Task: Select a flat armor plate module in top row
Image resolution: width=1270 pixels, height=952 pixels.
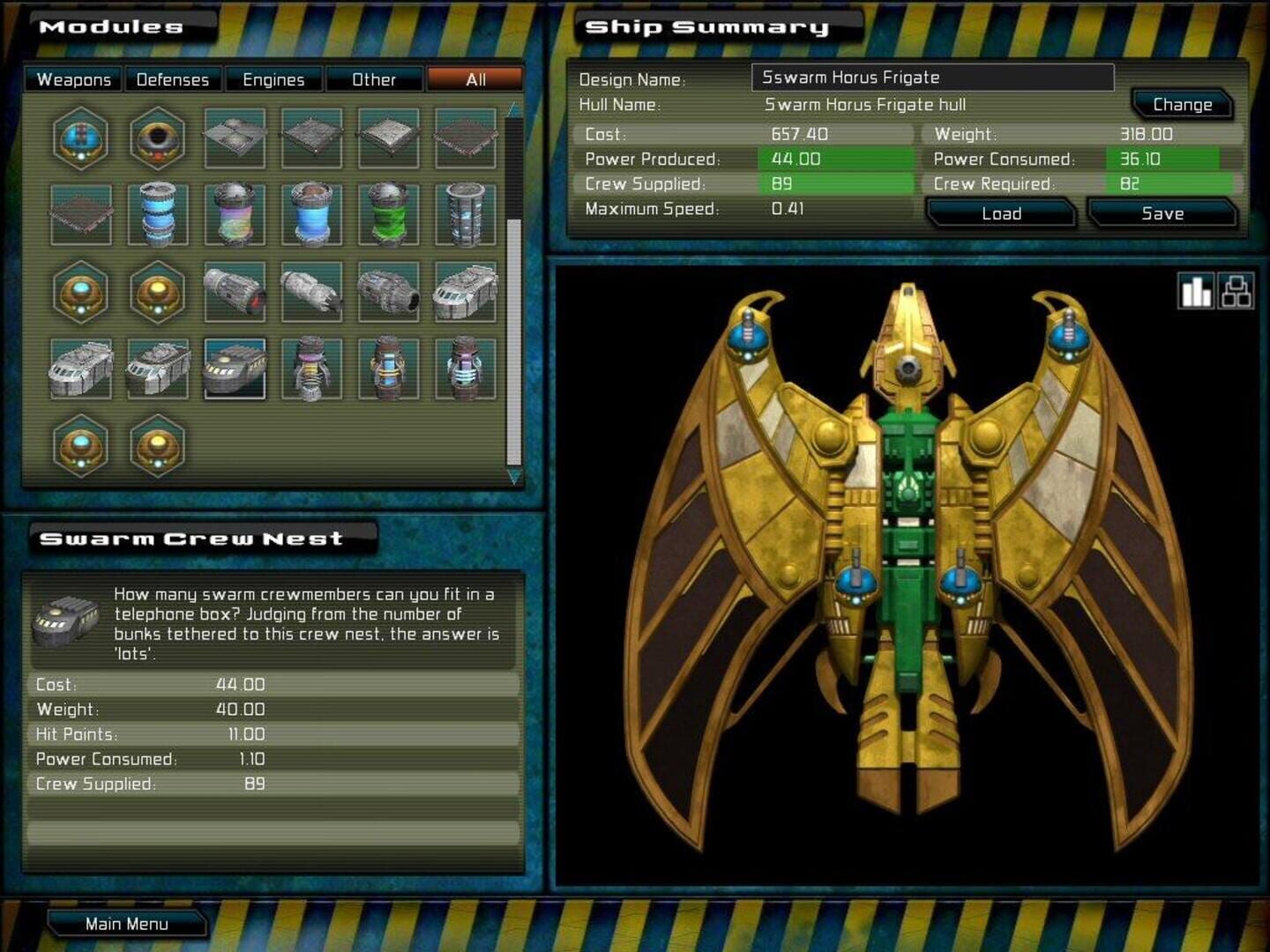Action: coord(311,138)
